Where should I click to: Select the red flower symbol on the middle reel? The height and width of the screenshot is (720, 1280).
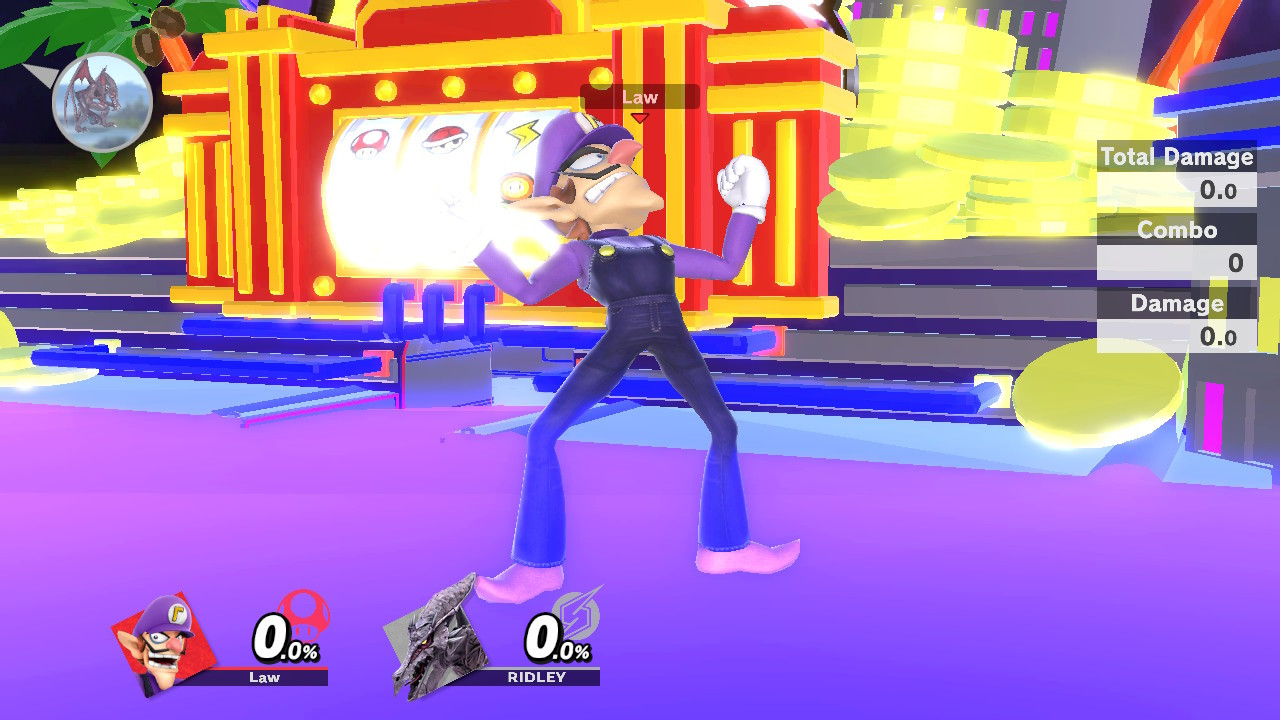point(444,140)
